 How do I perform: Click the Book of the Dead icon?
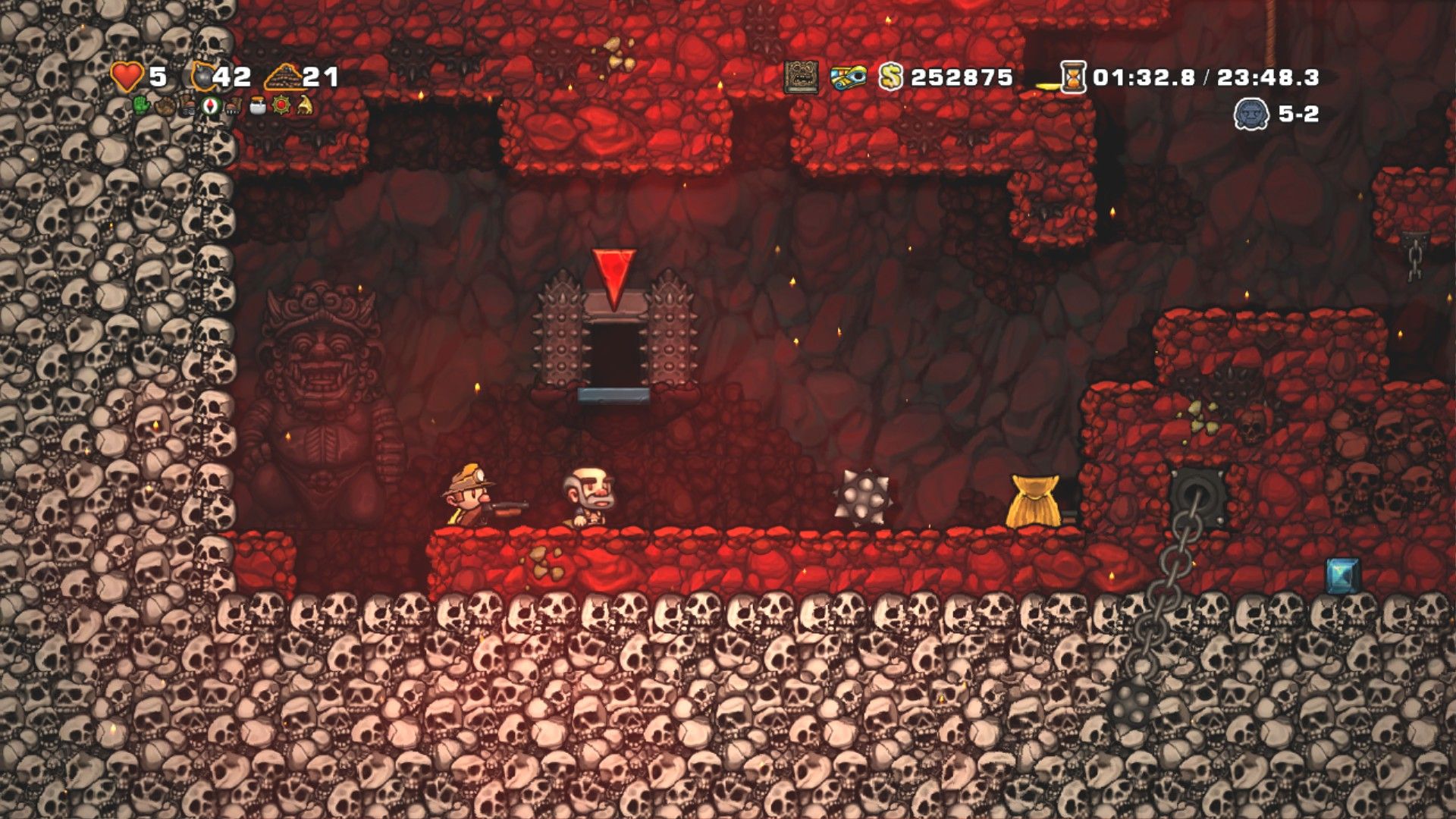pyautogui.click(x=801, y=77)
